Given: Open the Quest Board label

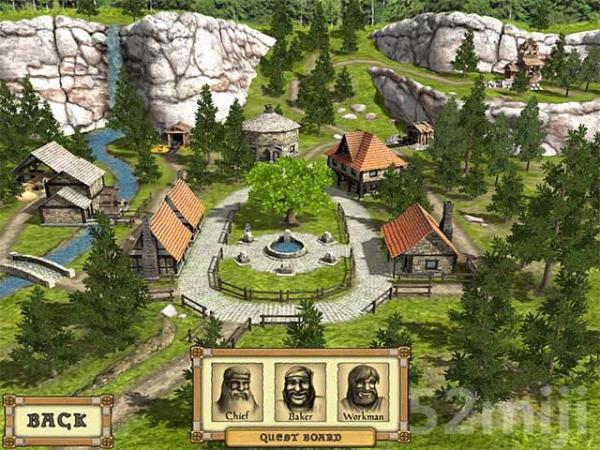Looking at the screenshot, I should [300, 437].
